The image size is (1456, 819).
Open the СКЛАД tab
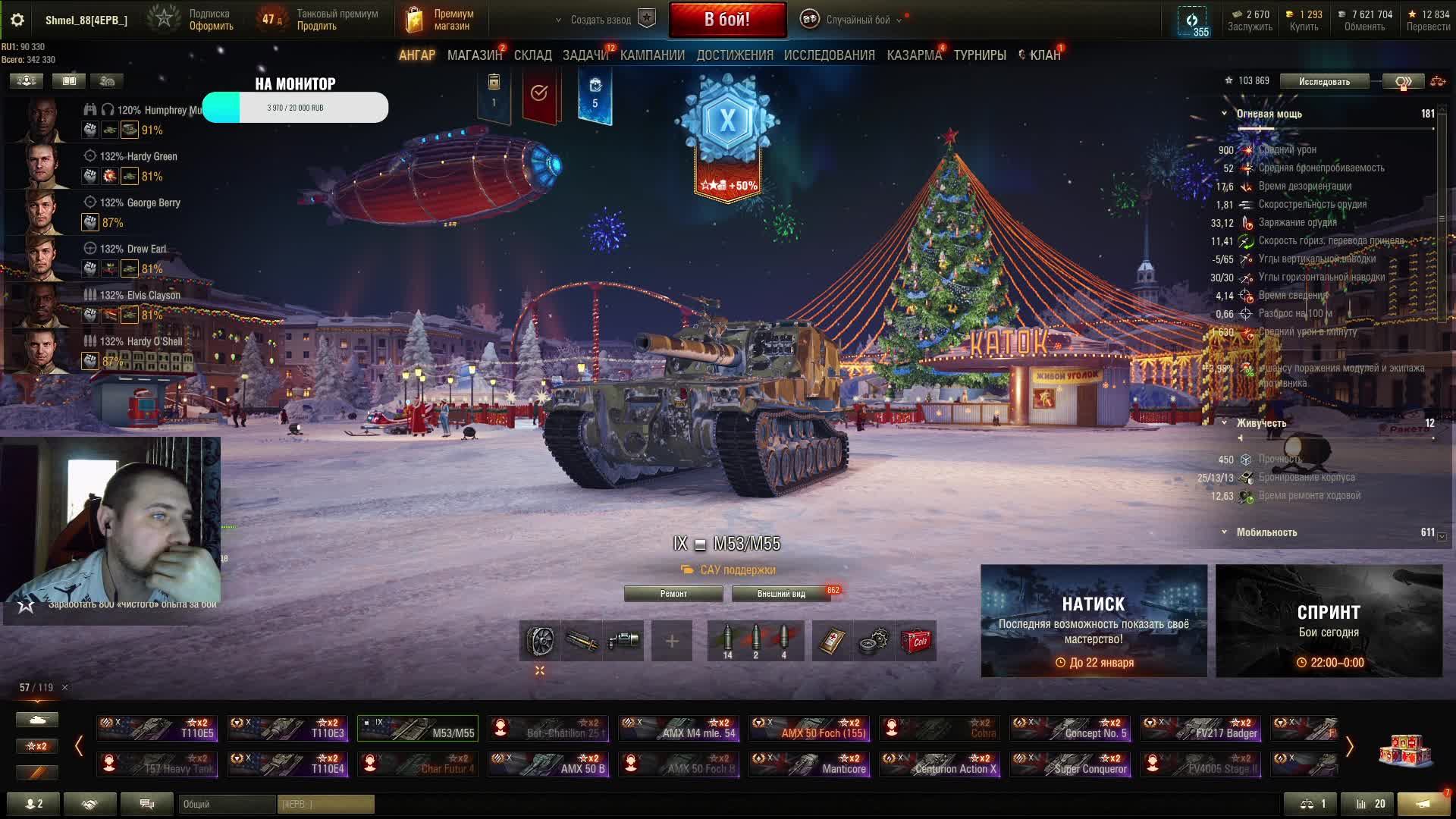click(532, 55)
